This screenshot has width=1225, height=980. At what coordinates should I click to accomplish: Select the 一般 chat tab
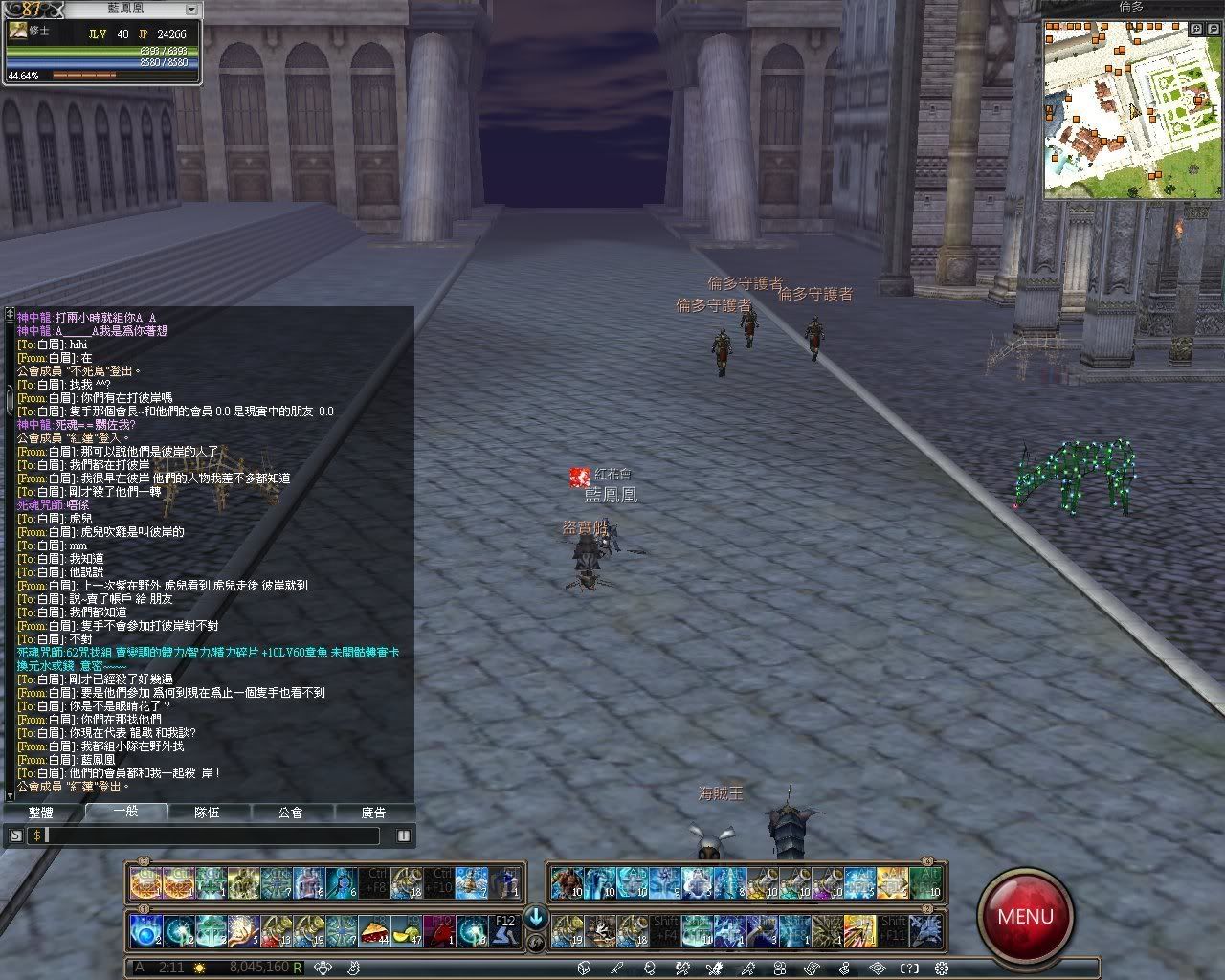pos(125,812)
